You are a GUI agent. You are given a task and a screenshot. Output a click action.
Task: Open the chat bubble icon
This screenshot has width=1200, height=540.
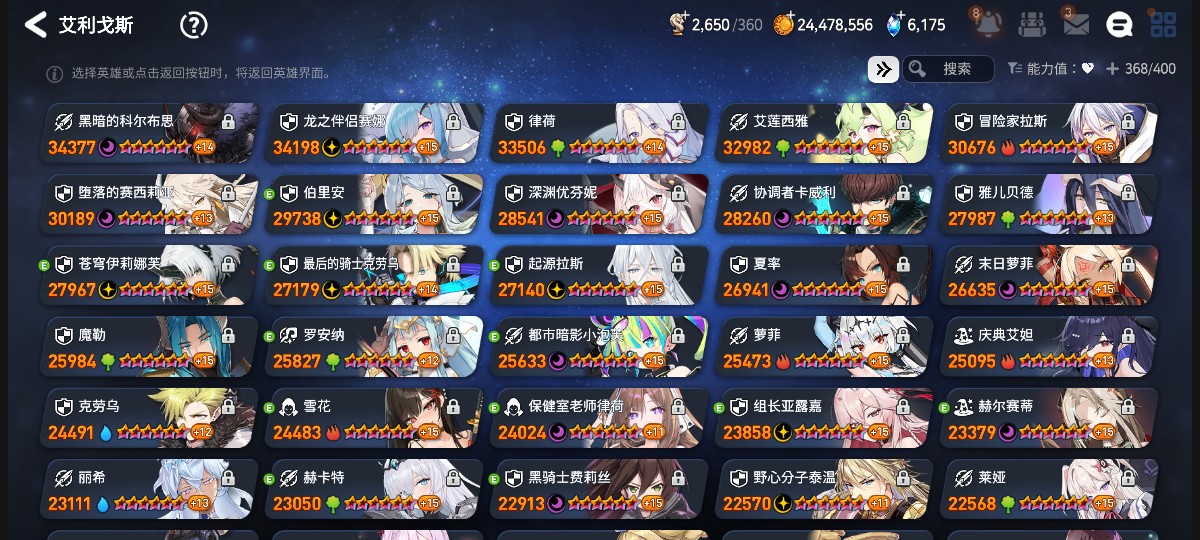(1119, 24)
